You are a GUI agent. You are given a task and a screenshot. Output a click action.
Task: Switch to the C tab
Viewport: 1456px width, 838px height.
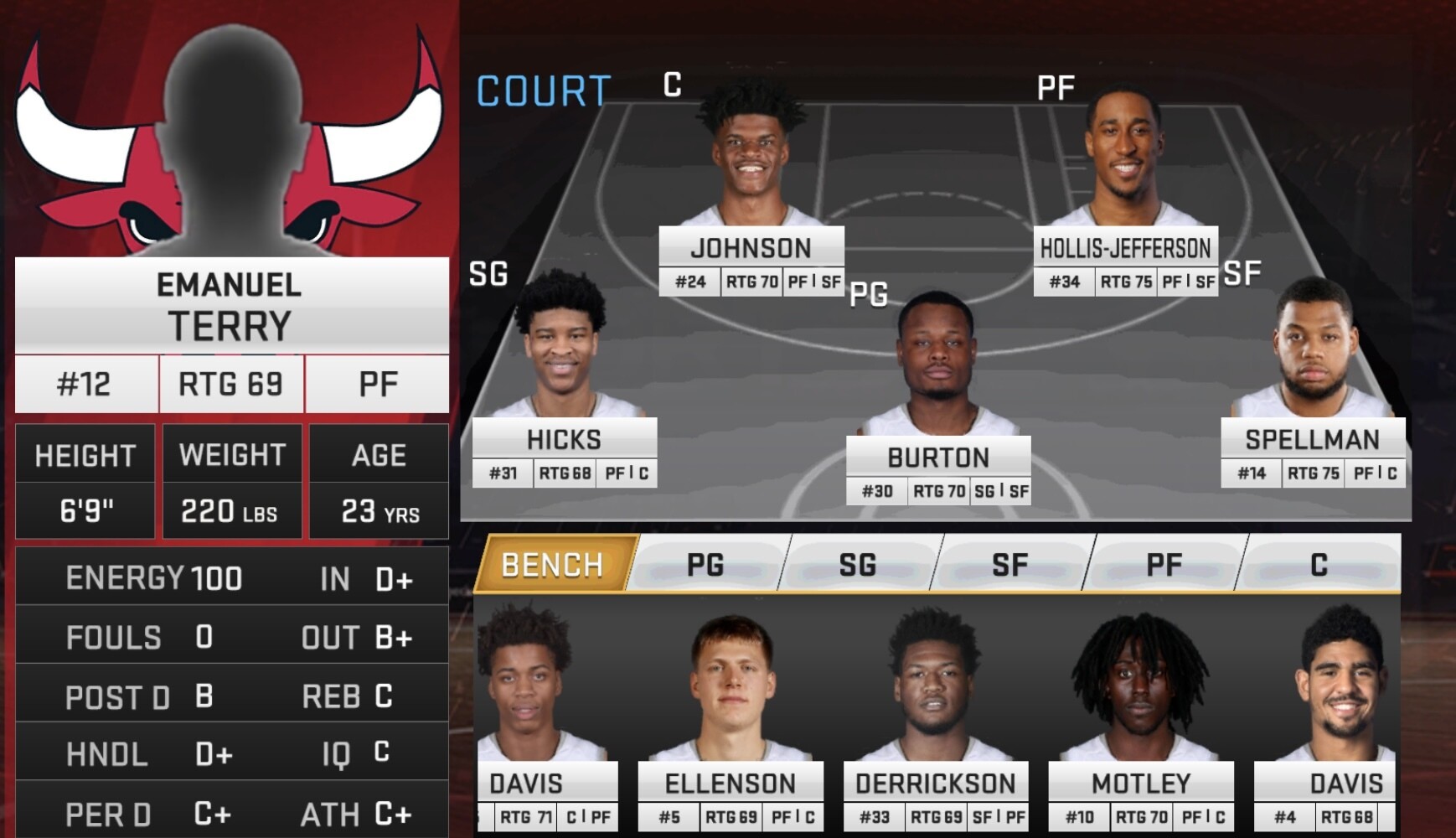point(1319,565)
